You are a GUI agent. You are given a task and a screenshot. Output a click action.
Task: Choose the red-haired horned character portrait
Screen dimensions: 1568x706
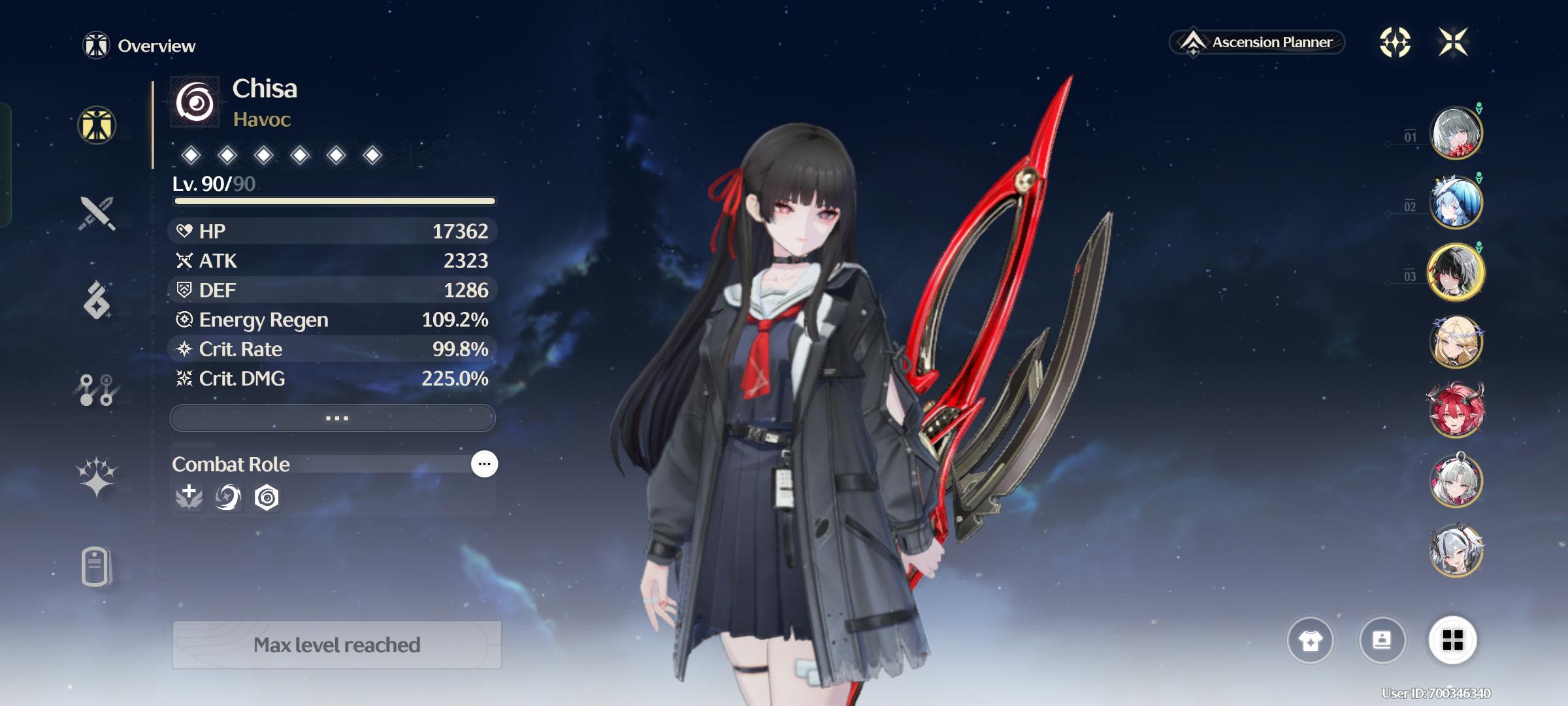point(1456,411)
